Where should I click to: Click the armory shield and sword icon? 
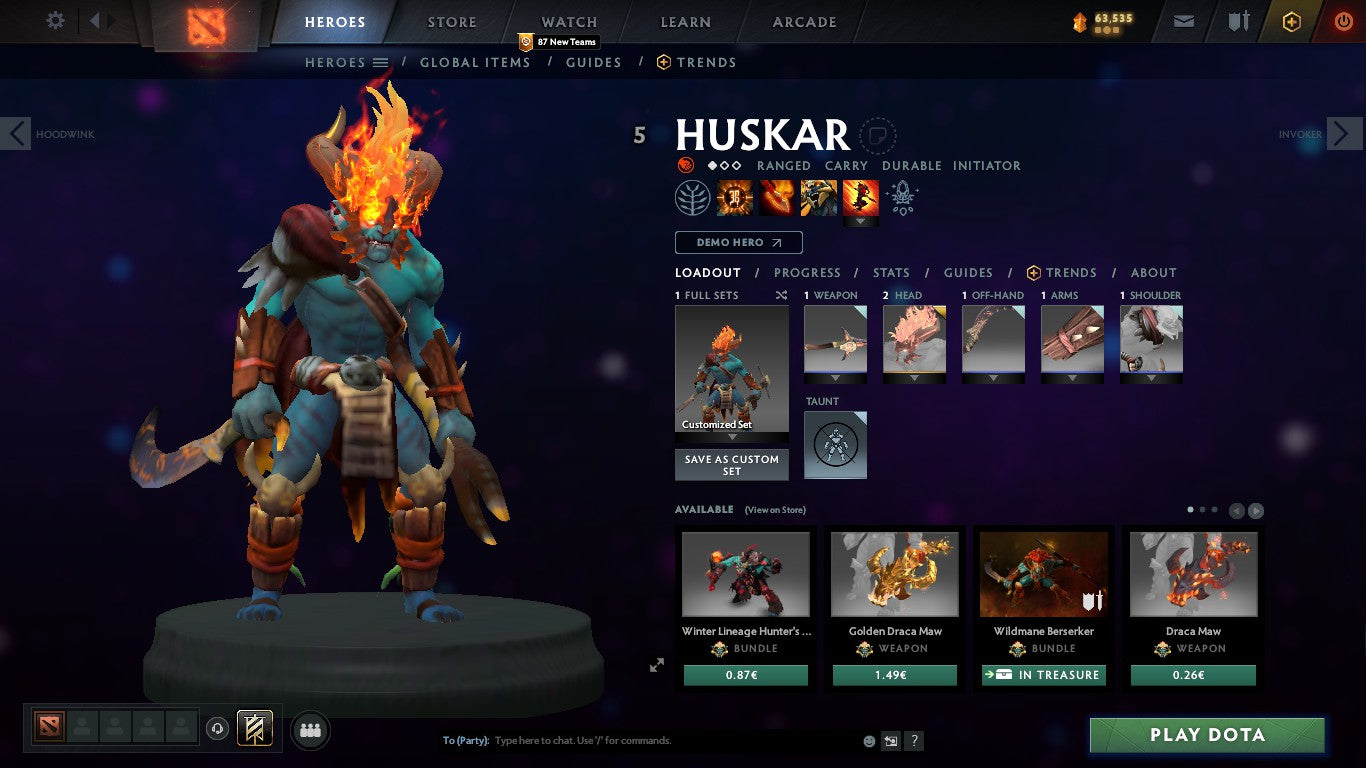[1237, 20]
